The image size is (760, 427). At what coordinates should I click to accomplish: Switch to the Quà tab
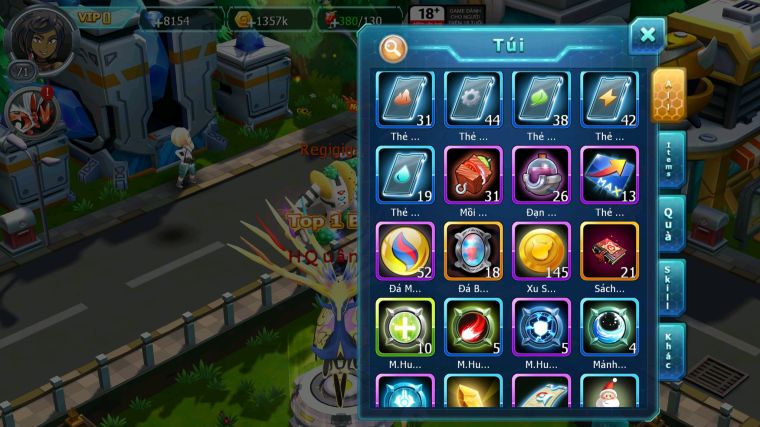670,224
